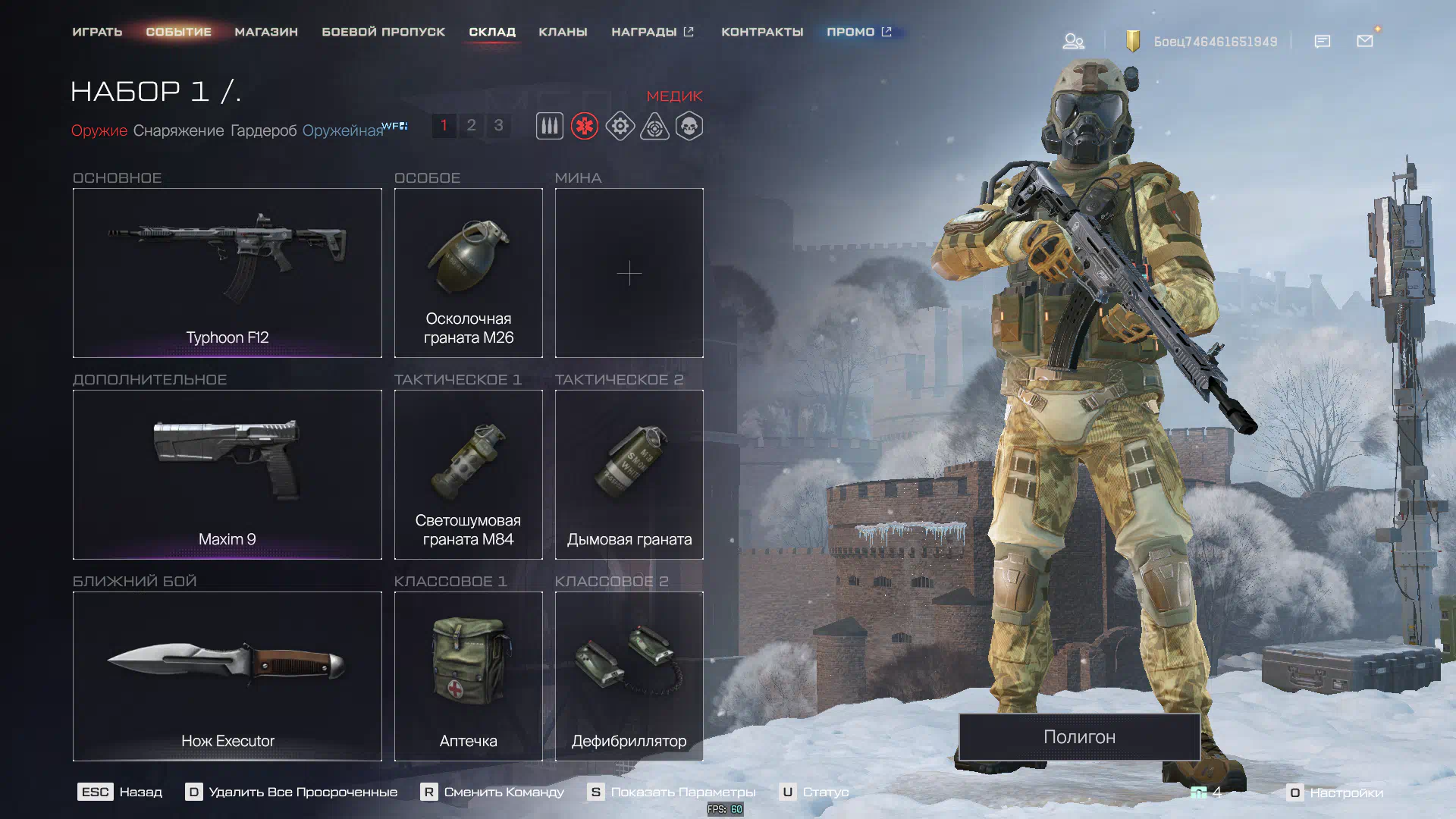
Task: Open the mail envelope icon
Action: [x=1364, y=41]
